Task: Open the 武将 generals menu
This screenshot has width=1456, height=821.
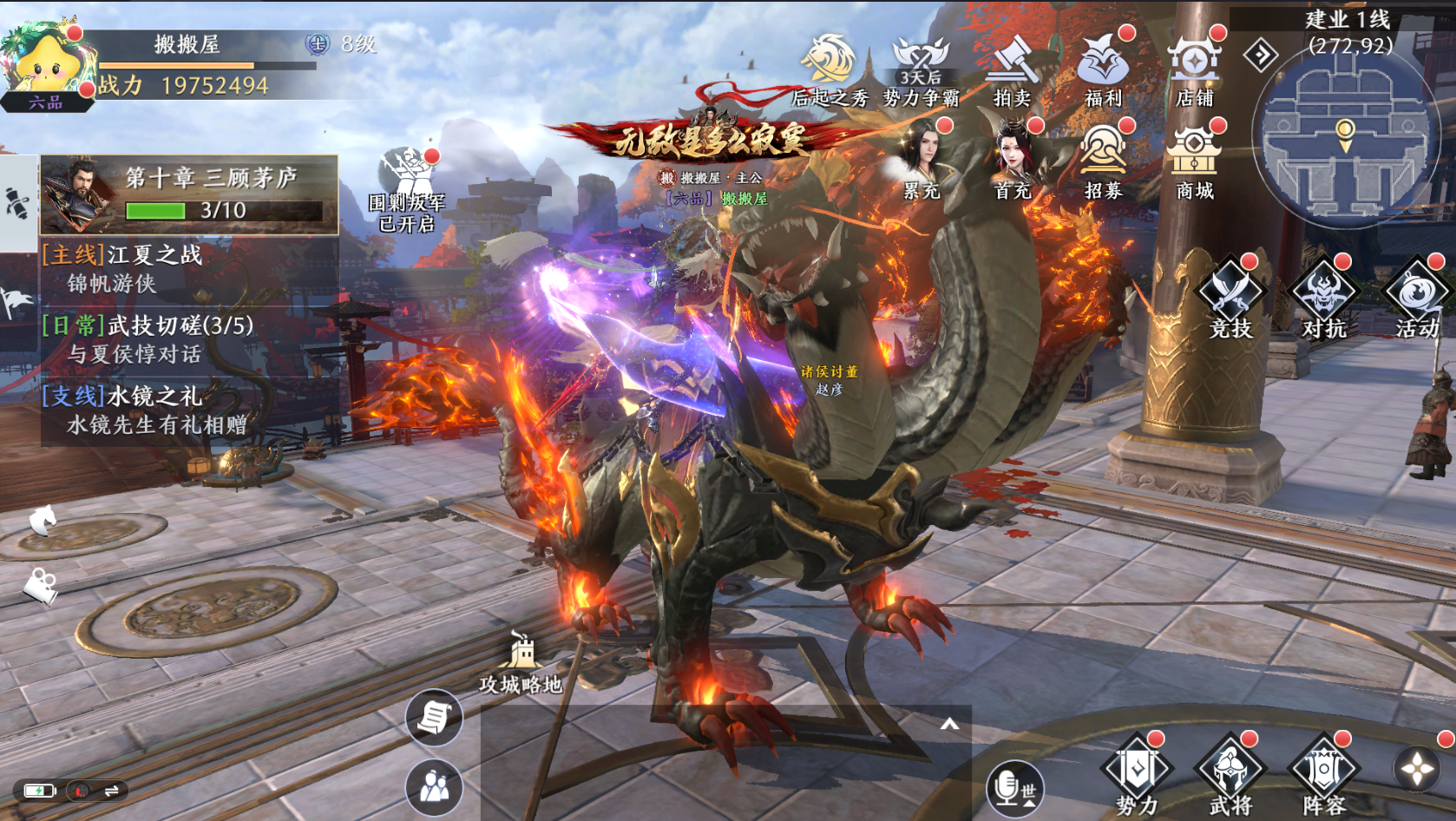Action: [1230, 774]
